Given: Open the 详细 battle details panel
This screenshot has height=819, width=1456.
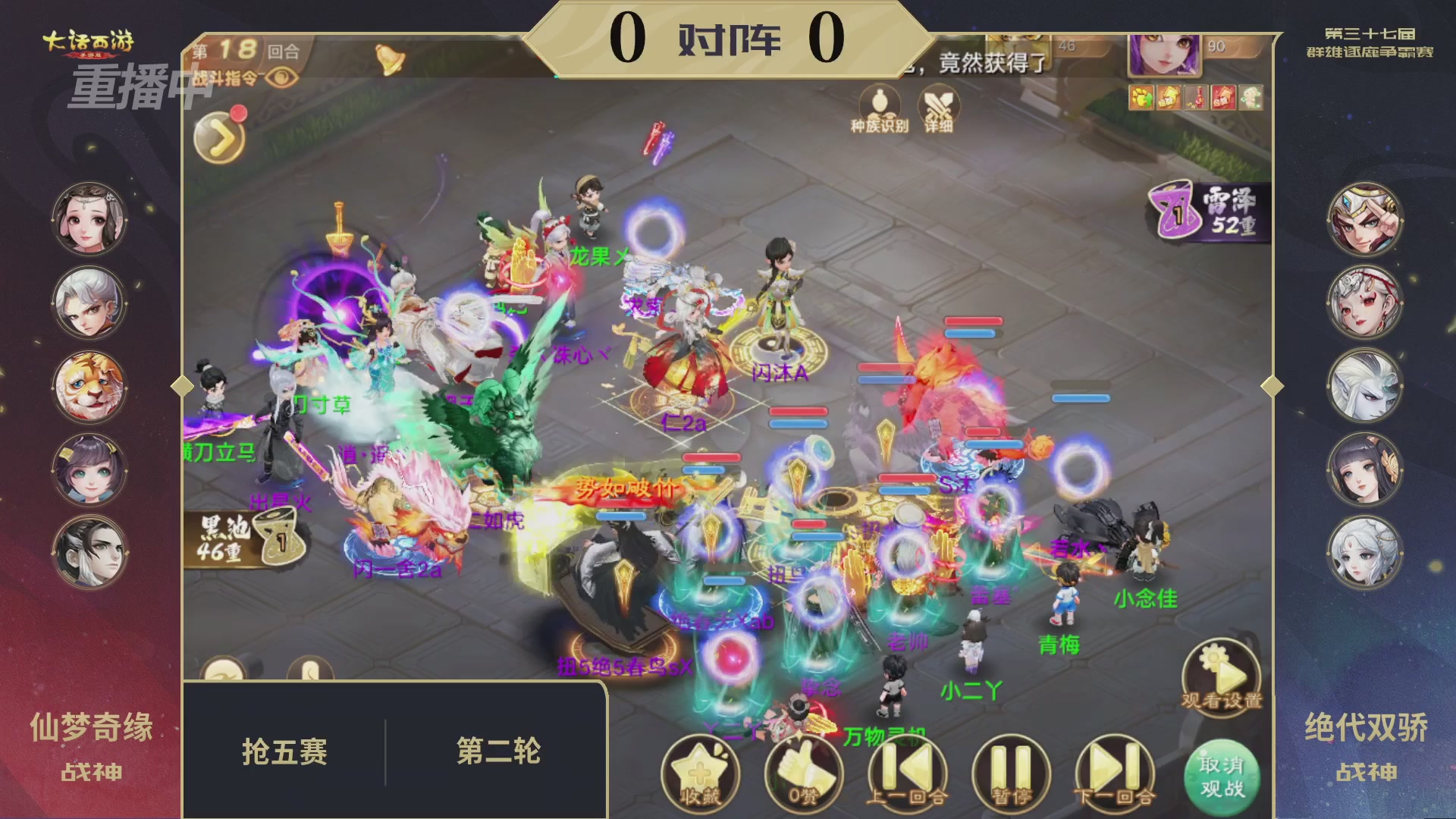Looking at the screenshot, I should point(938,107).
